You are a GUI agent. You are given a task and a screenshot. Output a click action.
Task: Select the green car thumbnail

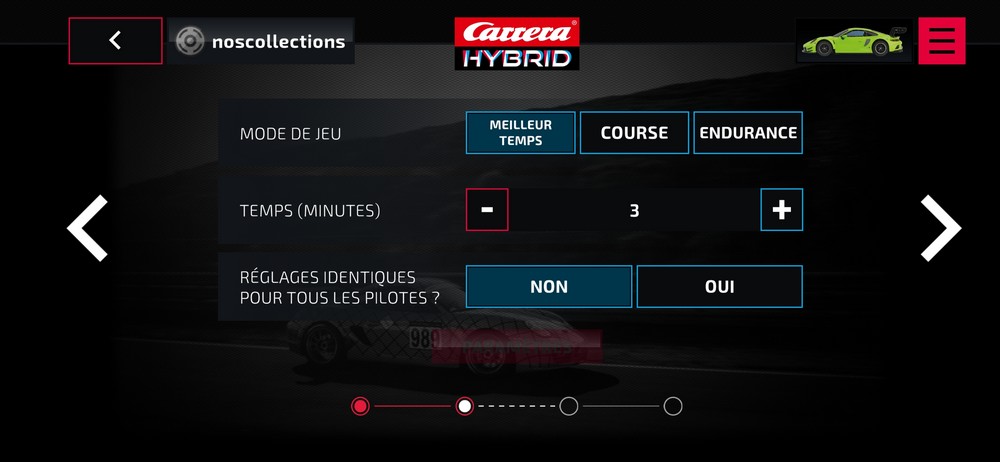(853, 41)
